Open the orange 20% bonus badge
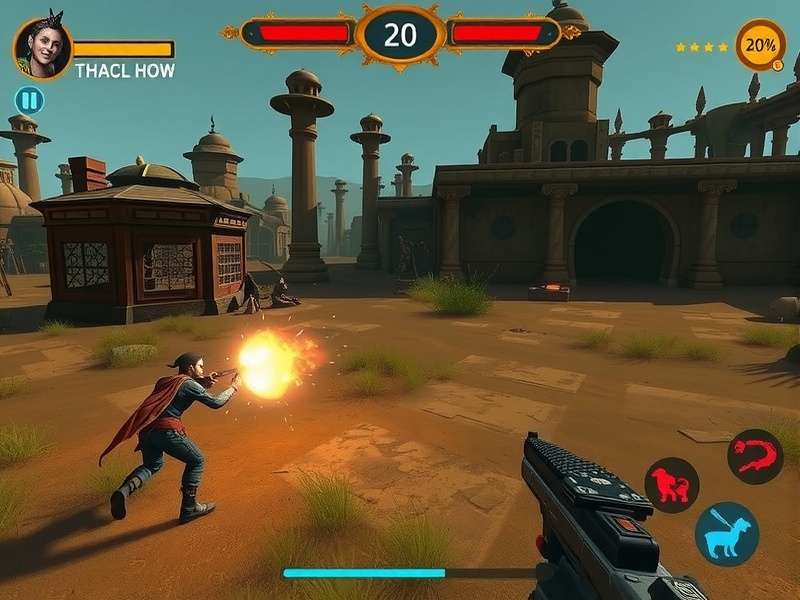This screenshot has height=600, width=800. (x=760, y=45)
